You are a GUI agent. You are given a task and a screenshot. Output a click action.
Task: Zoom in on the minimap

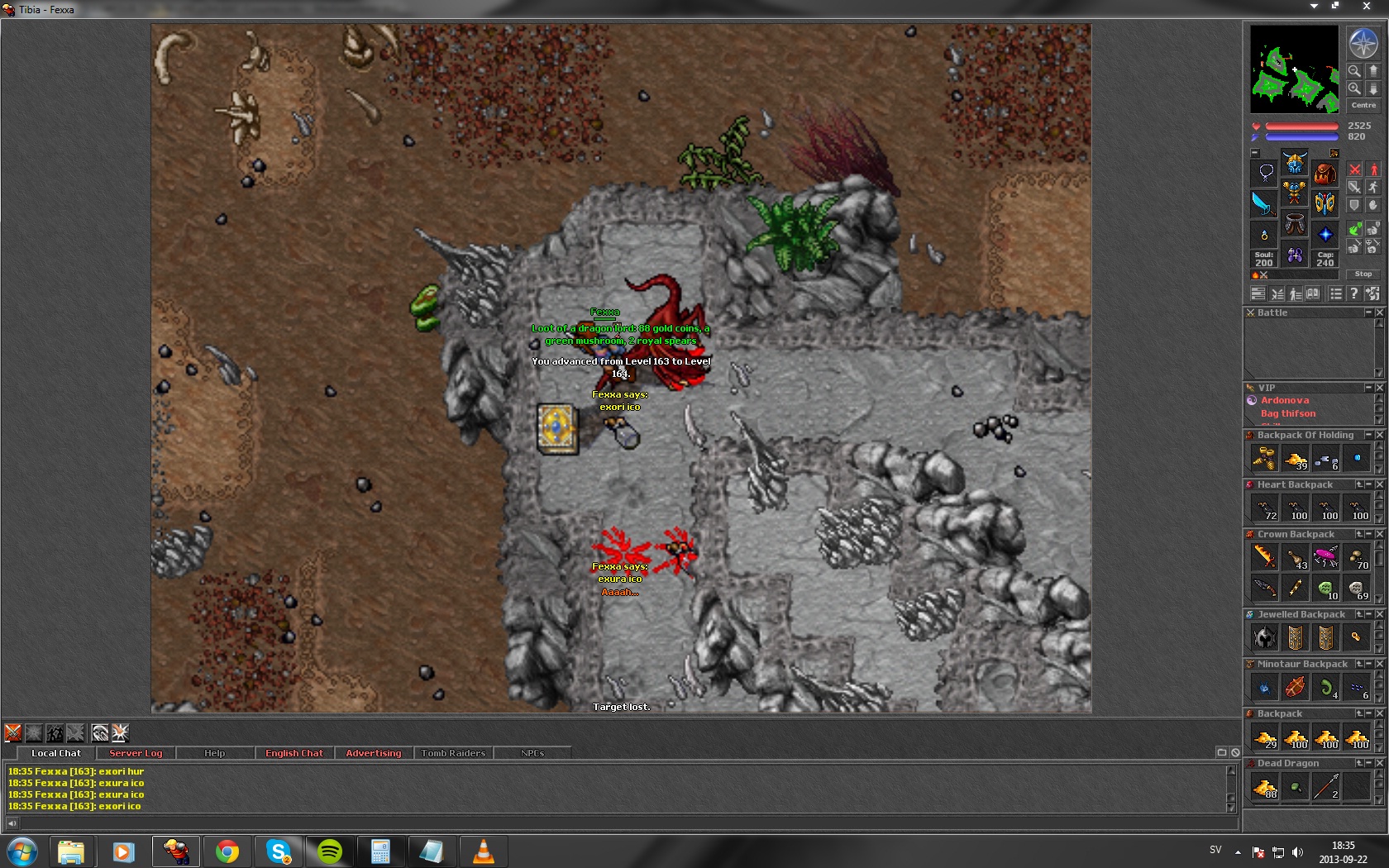tap(1354, 88)
